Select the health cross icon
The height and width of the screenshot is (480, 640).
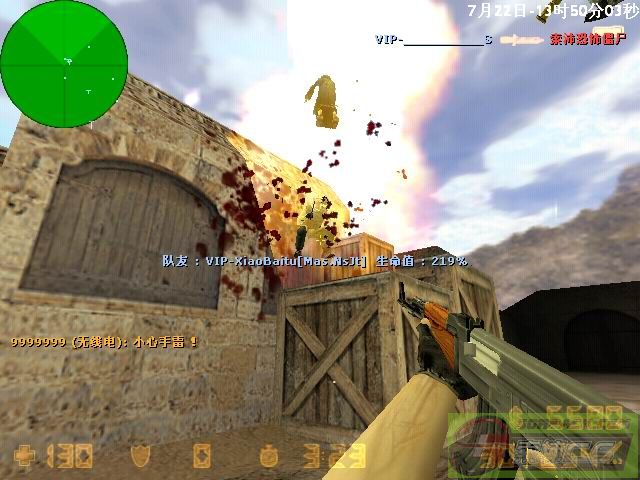tap(24, 457)
